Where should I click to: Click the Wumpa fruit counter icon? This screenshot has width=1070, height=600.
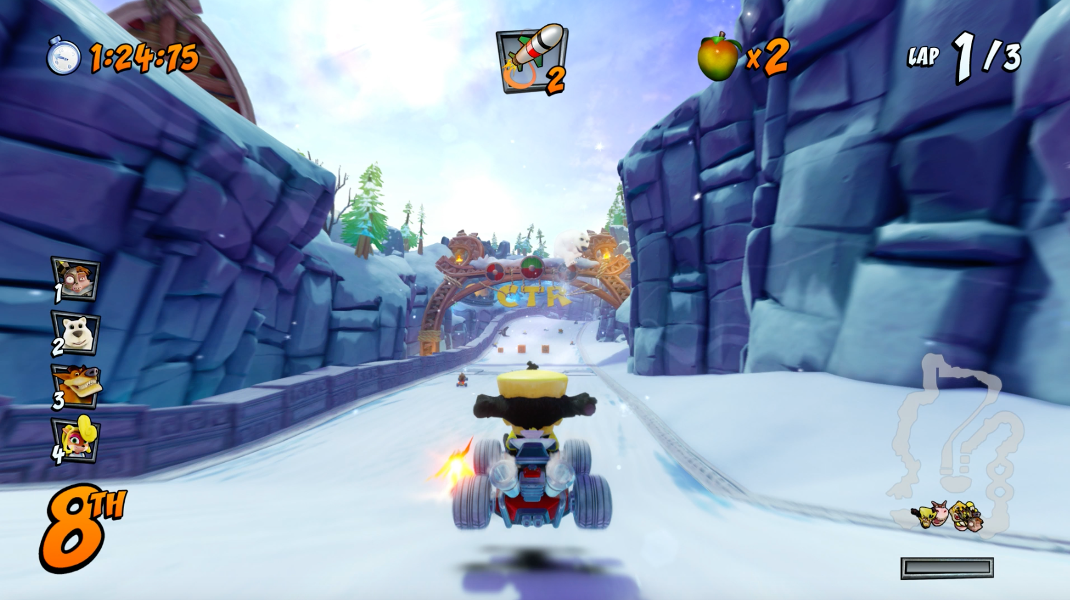(x=718, y=56)
